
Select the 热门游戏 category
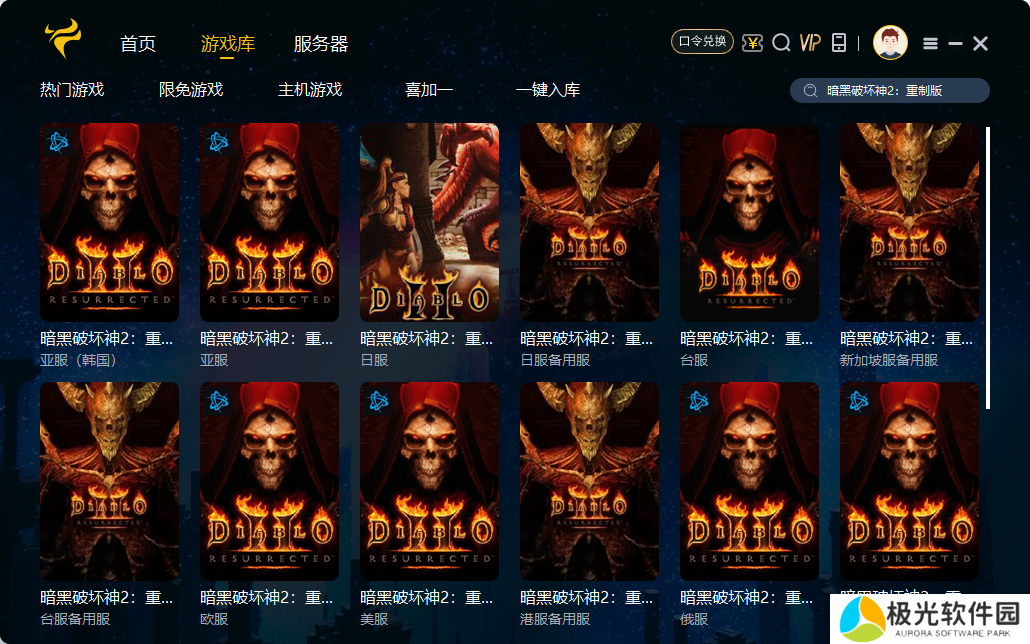click(x=72, y=90)
